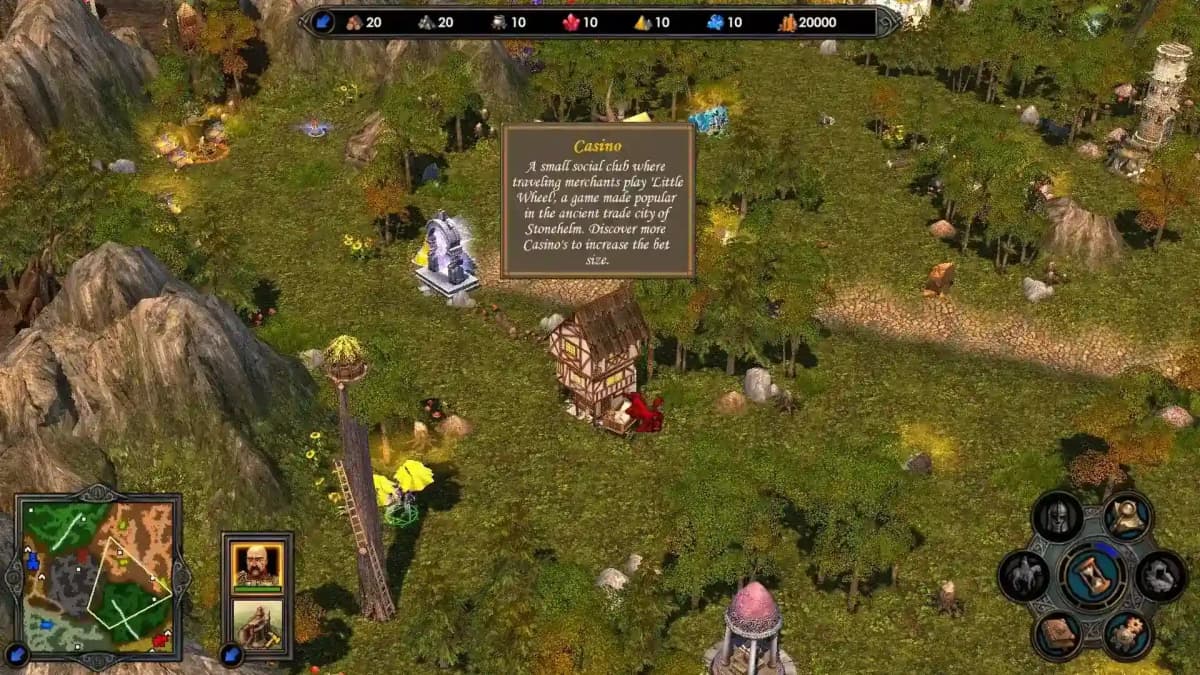Select the town portrait with hammer
The height and width of the screenshot is (675, 1200).
pos(257,622)
